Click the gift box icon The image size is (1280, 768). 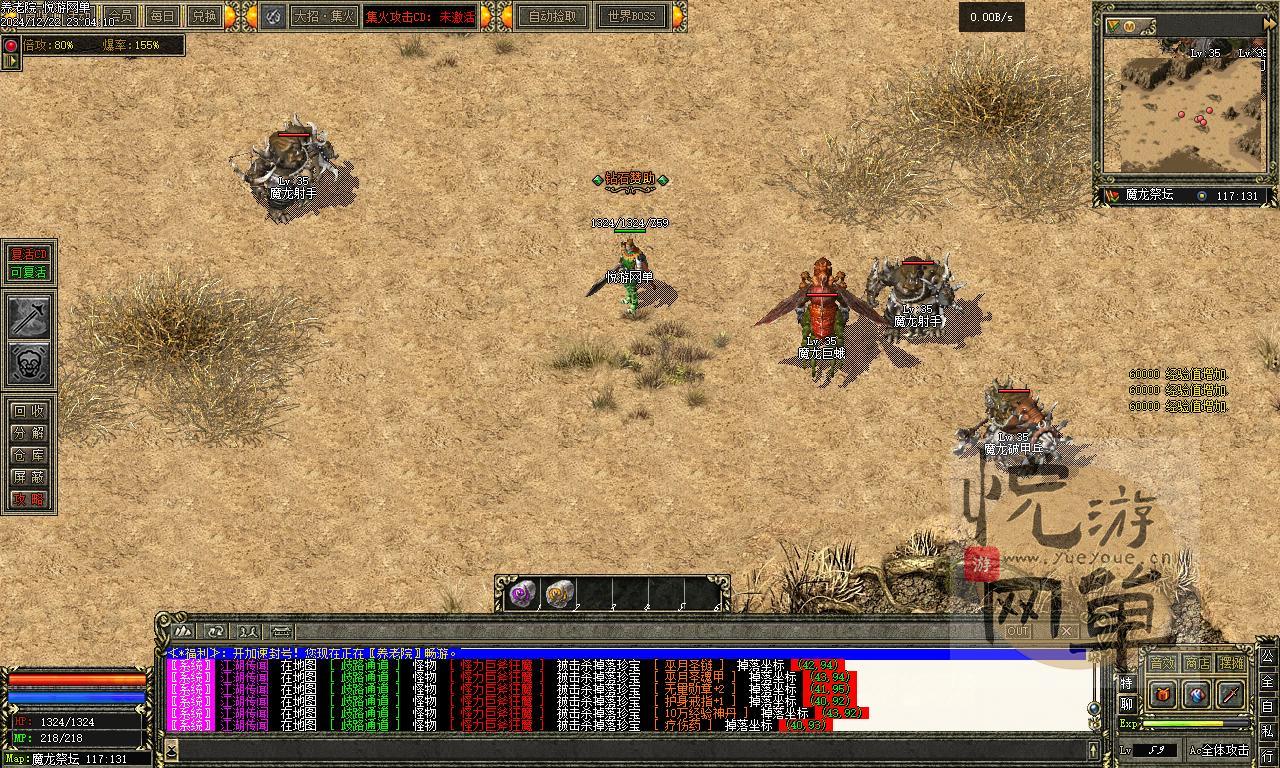pos(1163,693)
